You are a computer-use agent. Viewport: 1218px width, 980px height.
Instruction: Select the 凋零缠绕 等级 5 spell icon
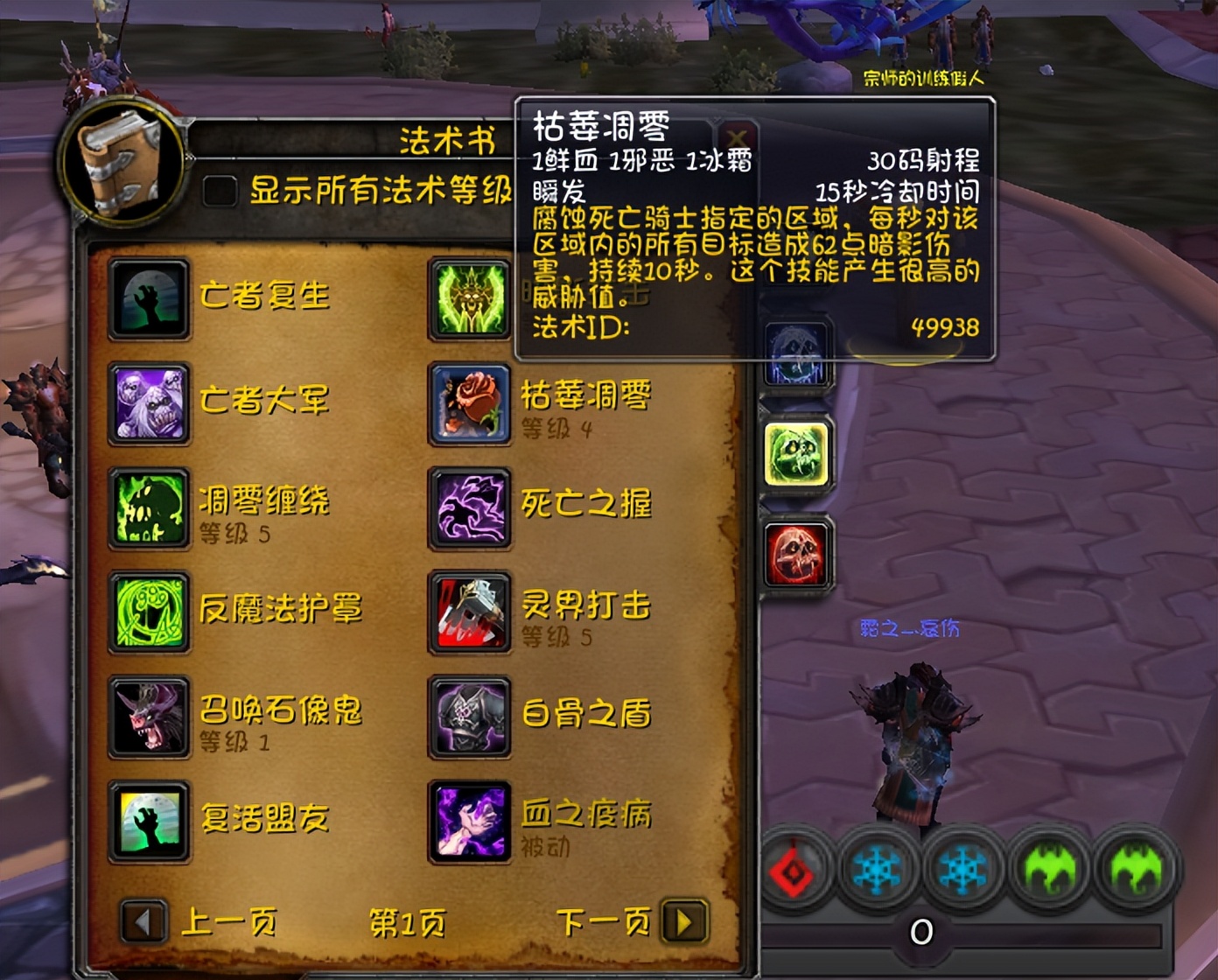tap(149, 507)
